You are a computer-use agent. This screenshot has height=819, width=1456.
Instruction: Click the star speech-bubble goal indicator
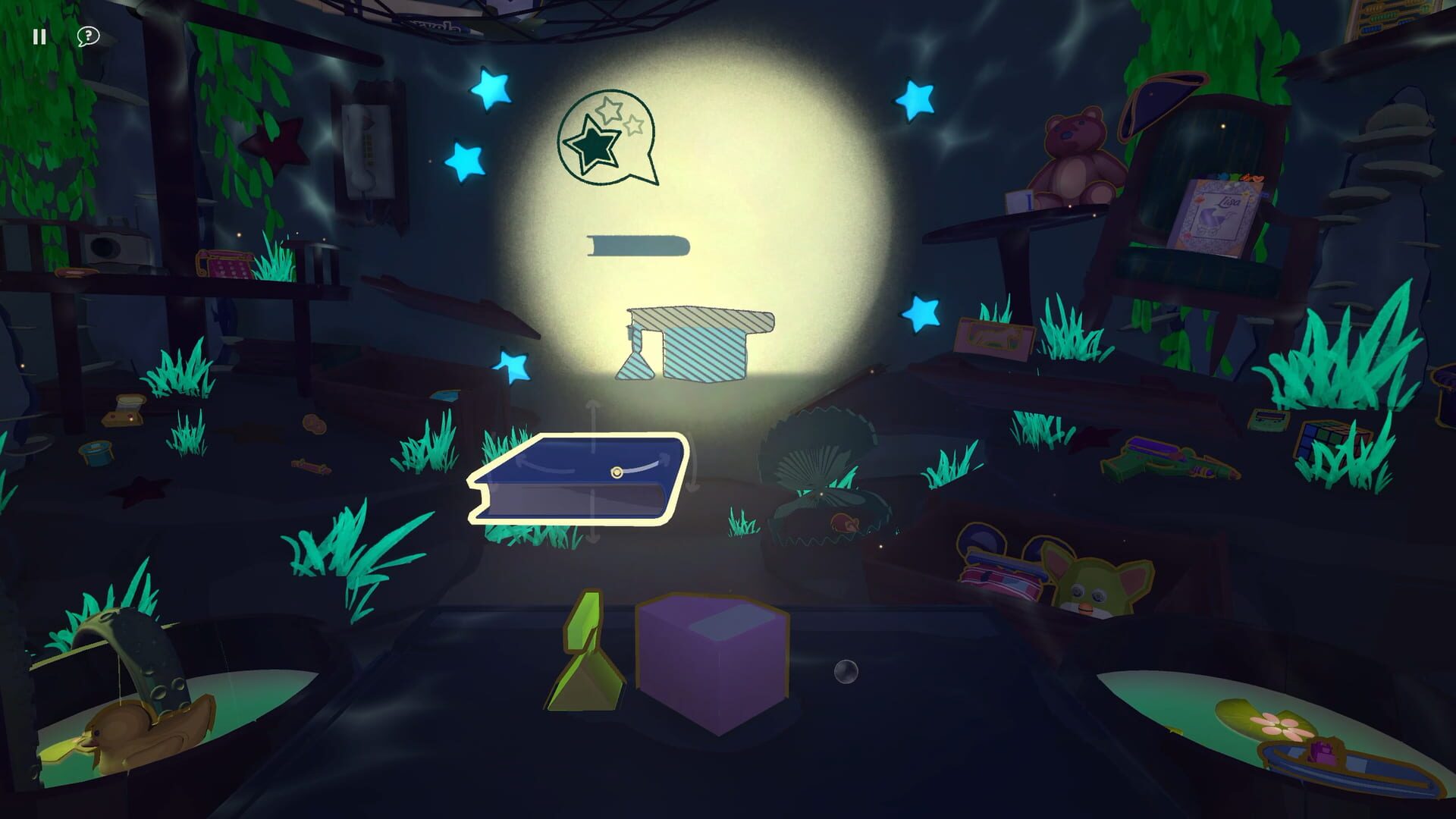click(607, 136)
